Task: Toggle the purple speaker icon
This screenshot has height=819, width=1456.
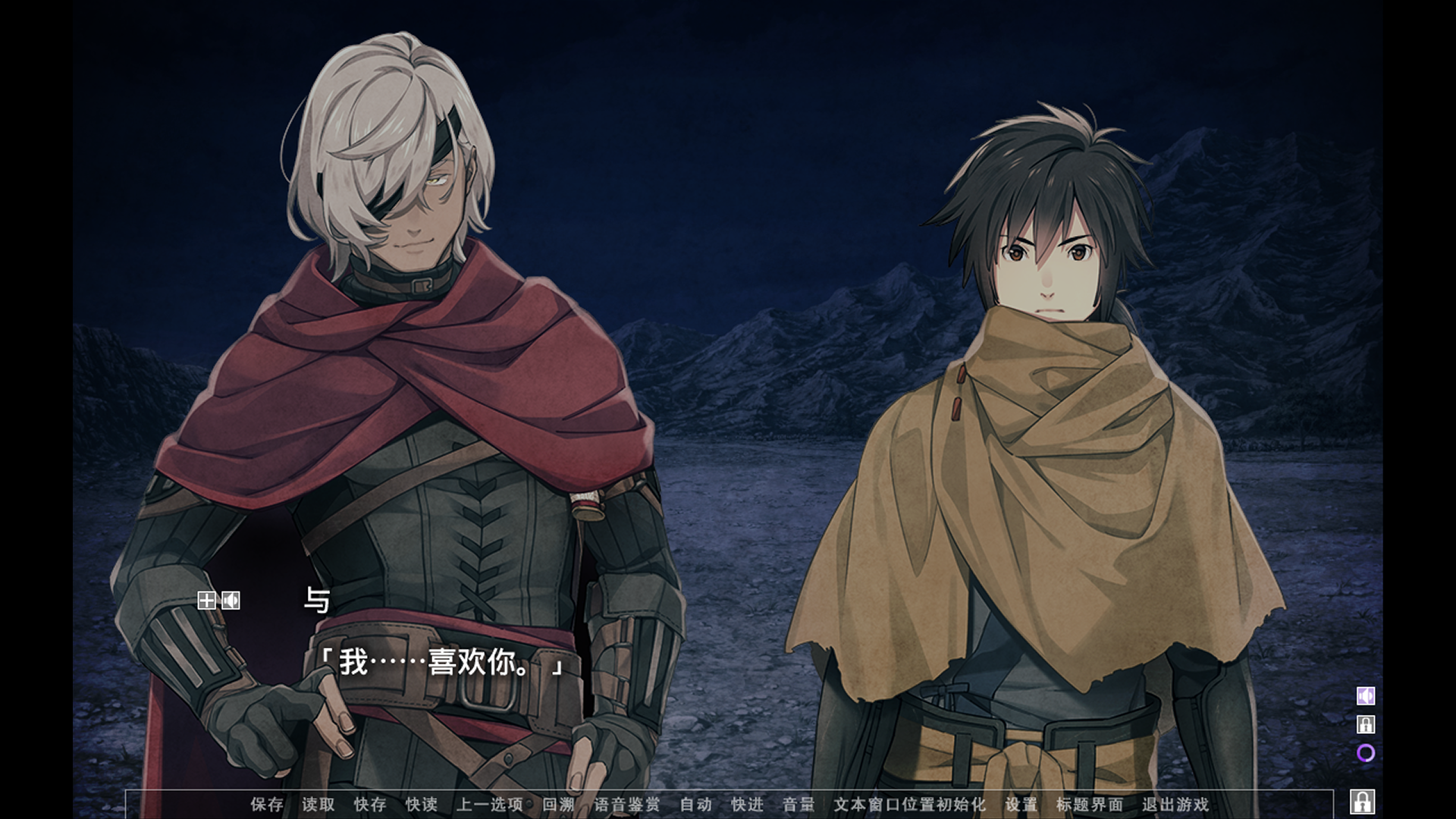Action: 1366,696
